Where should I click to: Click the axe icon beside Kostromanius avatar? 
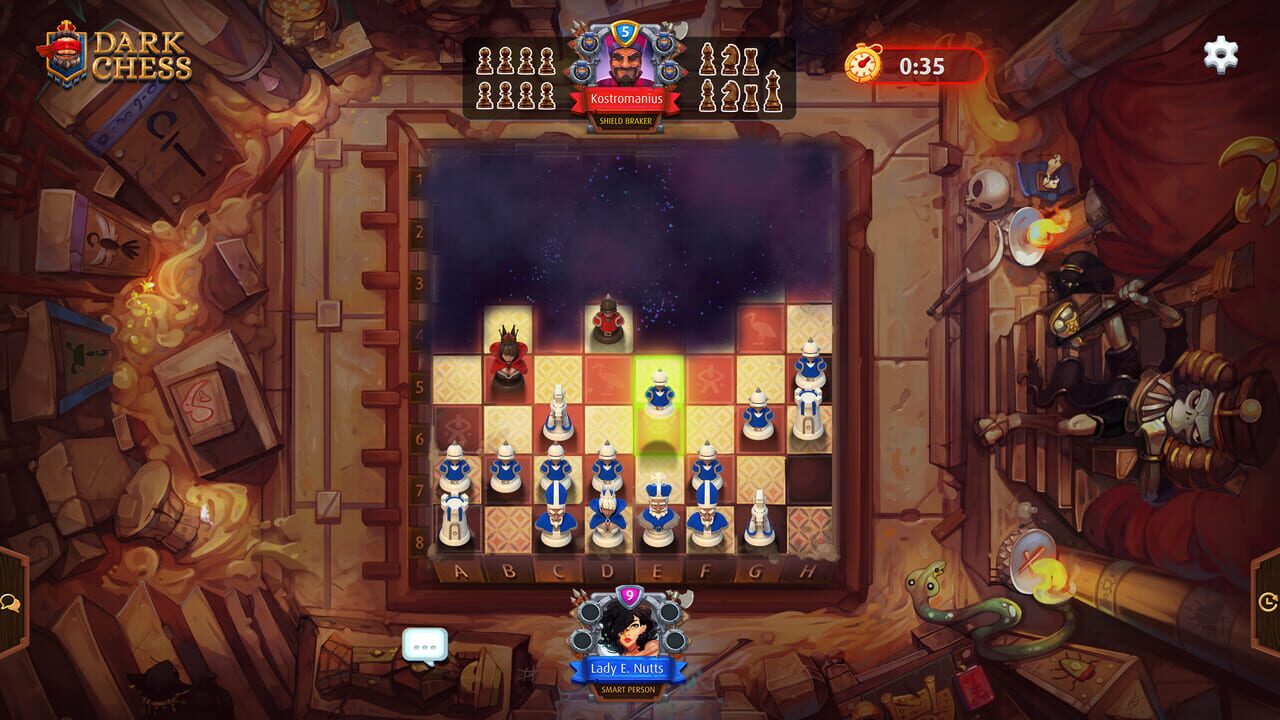point(680,30)
